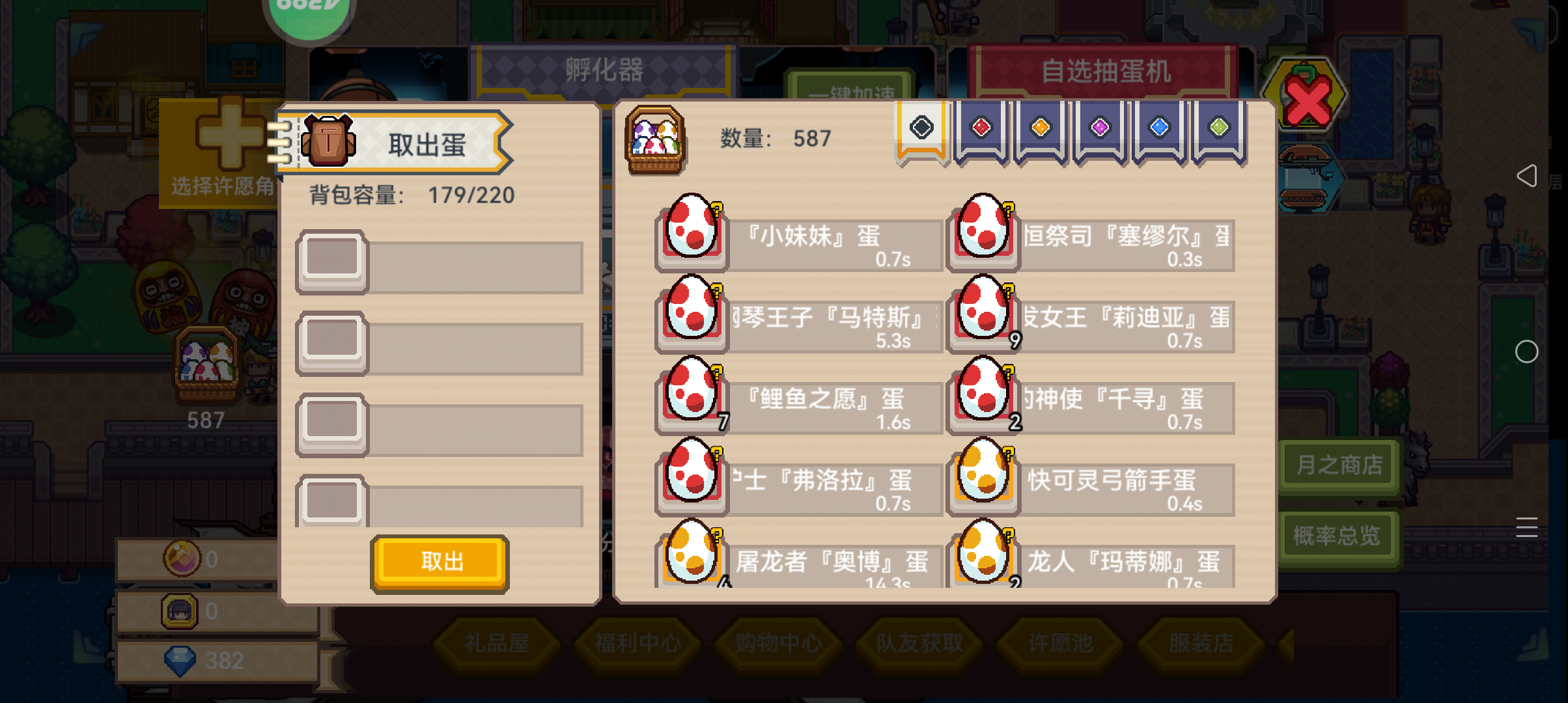The image size is (1568, 703).
Task: Select the purple diamond egg rarity filter
Action: (x=1099, y=128)
